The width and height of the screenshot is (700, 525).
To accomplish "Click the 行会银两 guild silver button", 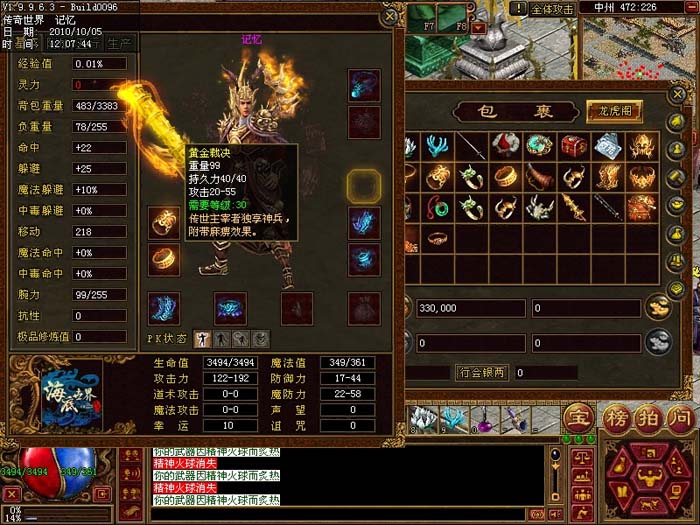I will pos(482,372).
